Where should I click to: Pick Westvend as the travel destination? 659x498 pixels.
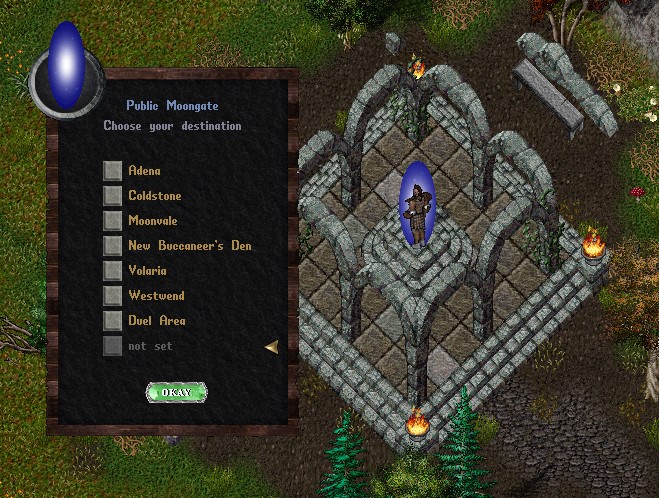(x=113, y=296)
